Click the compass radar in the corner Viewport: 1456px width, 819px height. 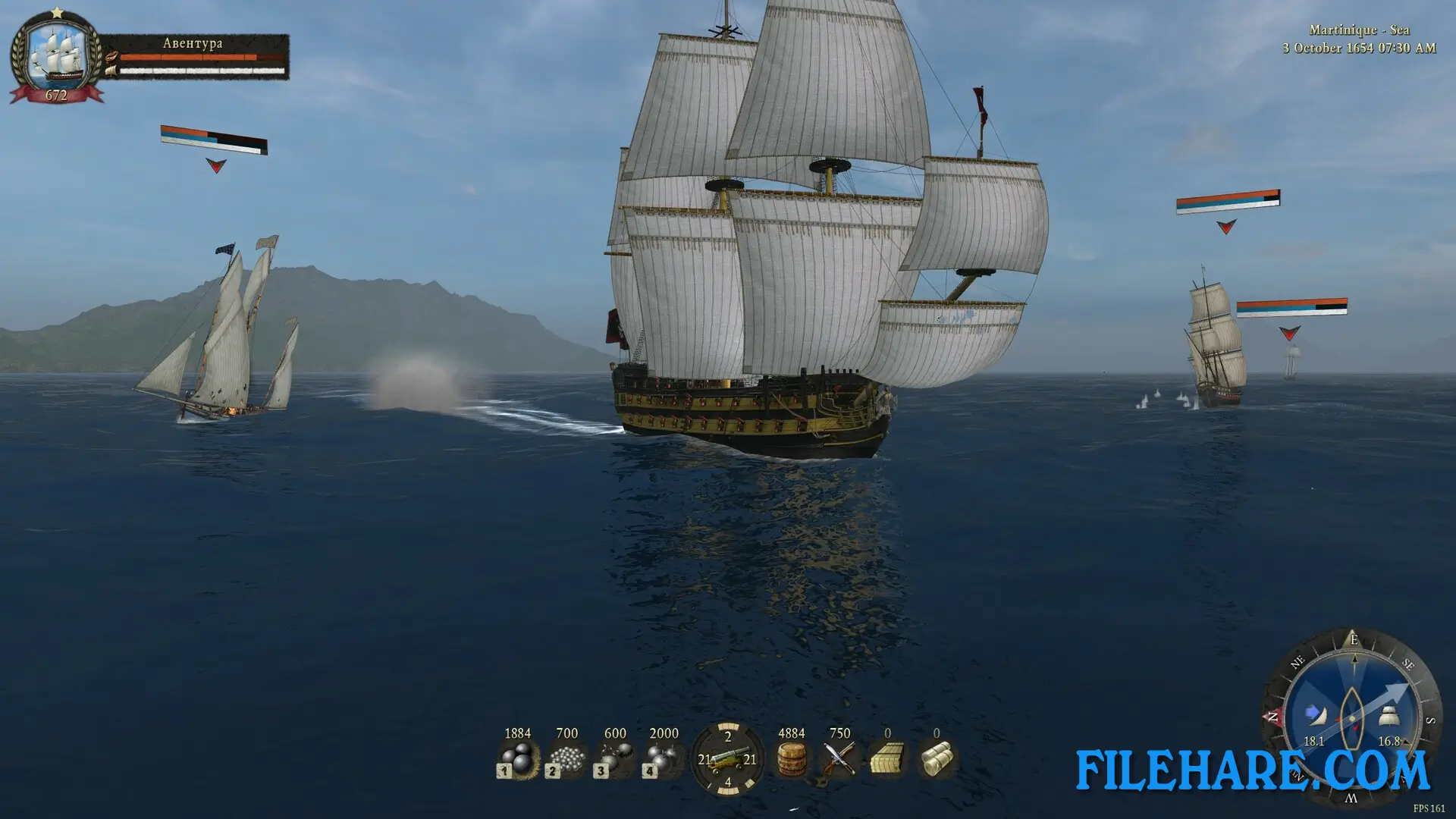pyautogui.click(x=1352, y=714)
